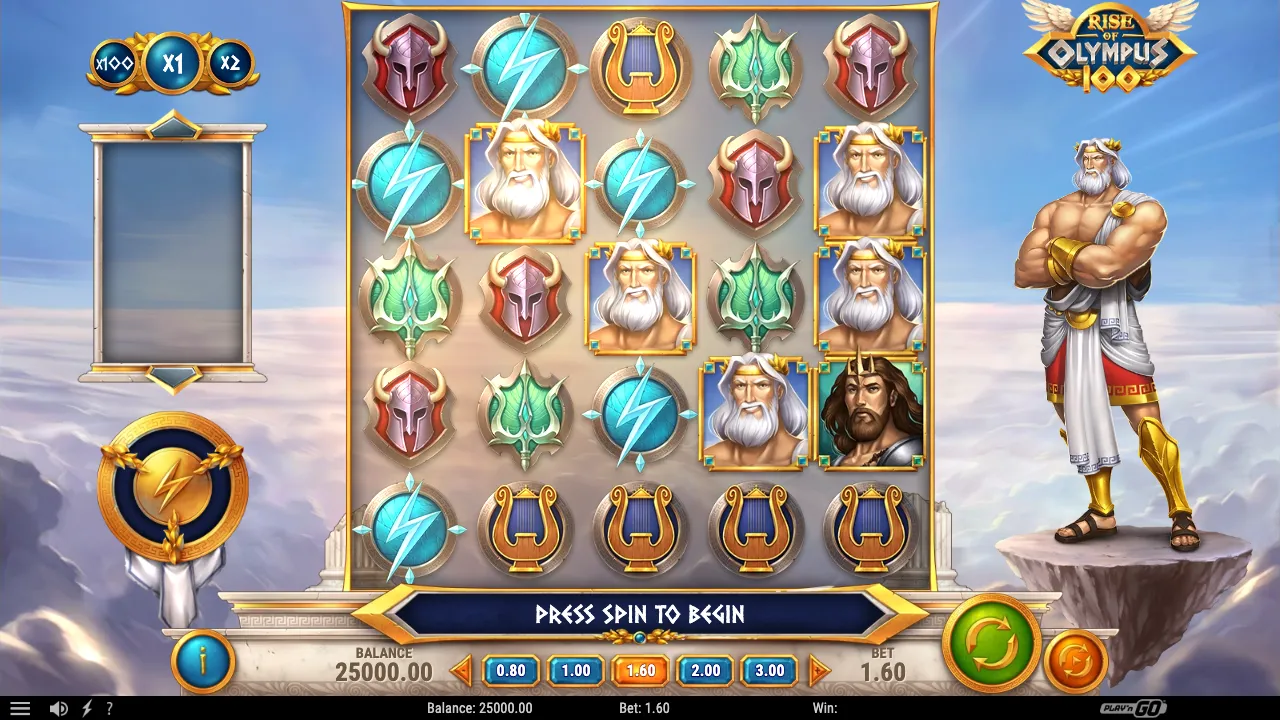1280x720 pixels.
Task: Select the 1.60 bet amount
Action: pos(641,670)
